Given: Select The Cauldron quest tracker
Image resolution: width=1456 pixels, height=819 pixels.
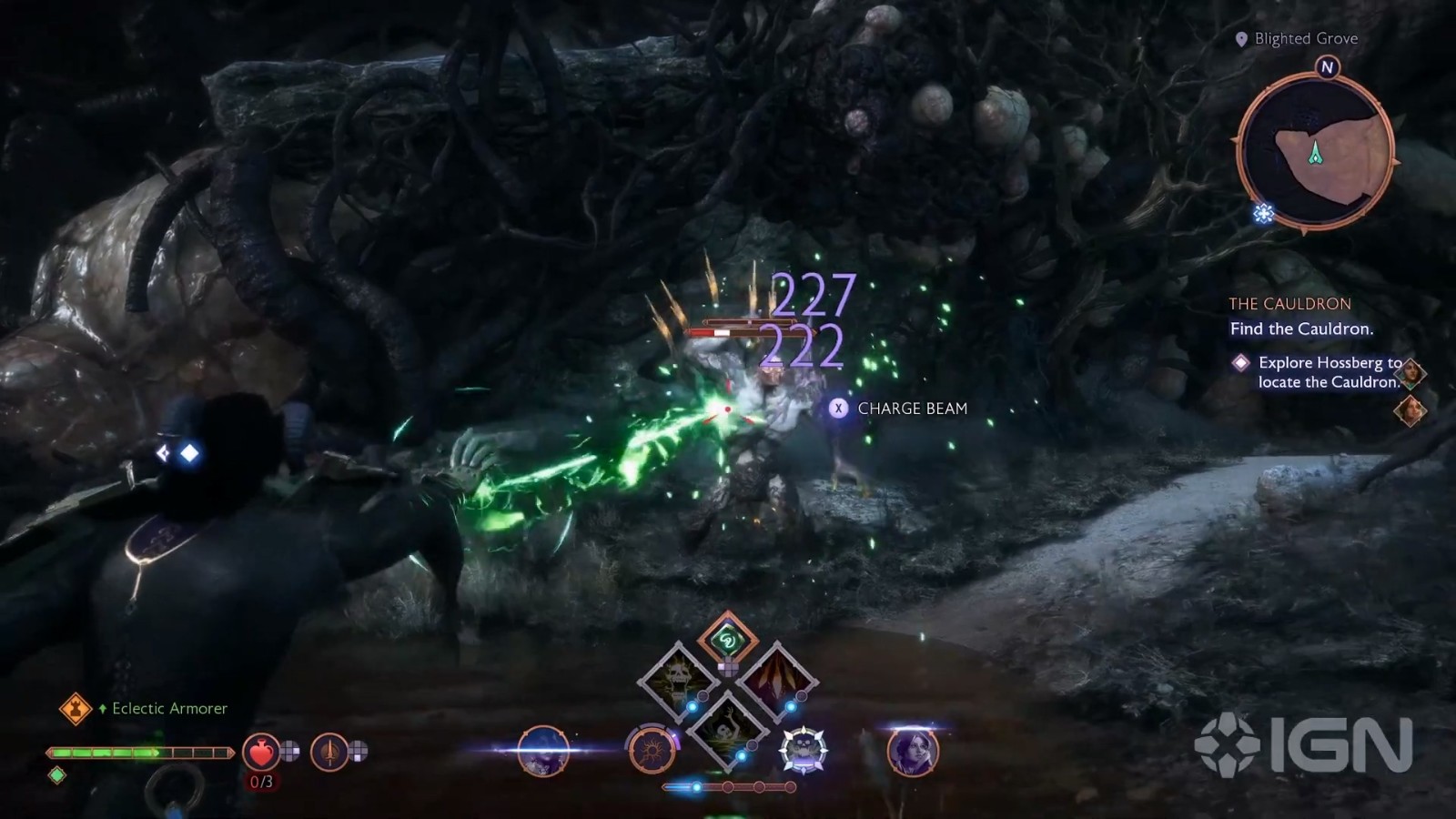Looking at the screenshot, I should click(x=1289, y=304).
